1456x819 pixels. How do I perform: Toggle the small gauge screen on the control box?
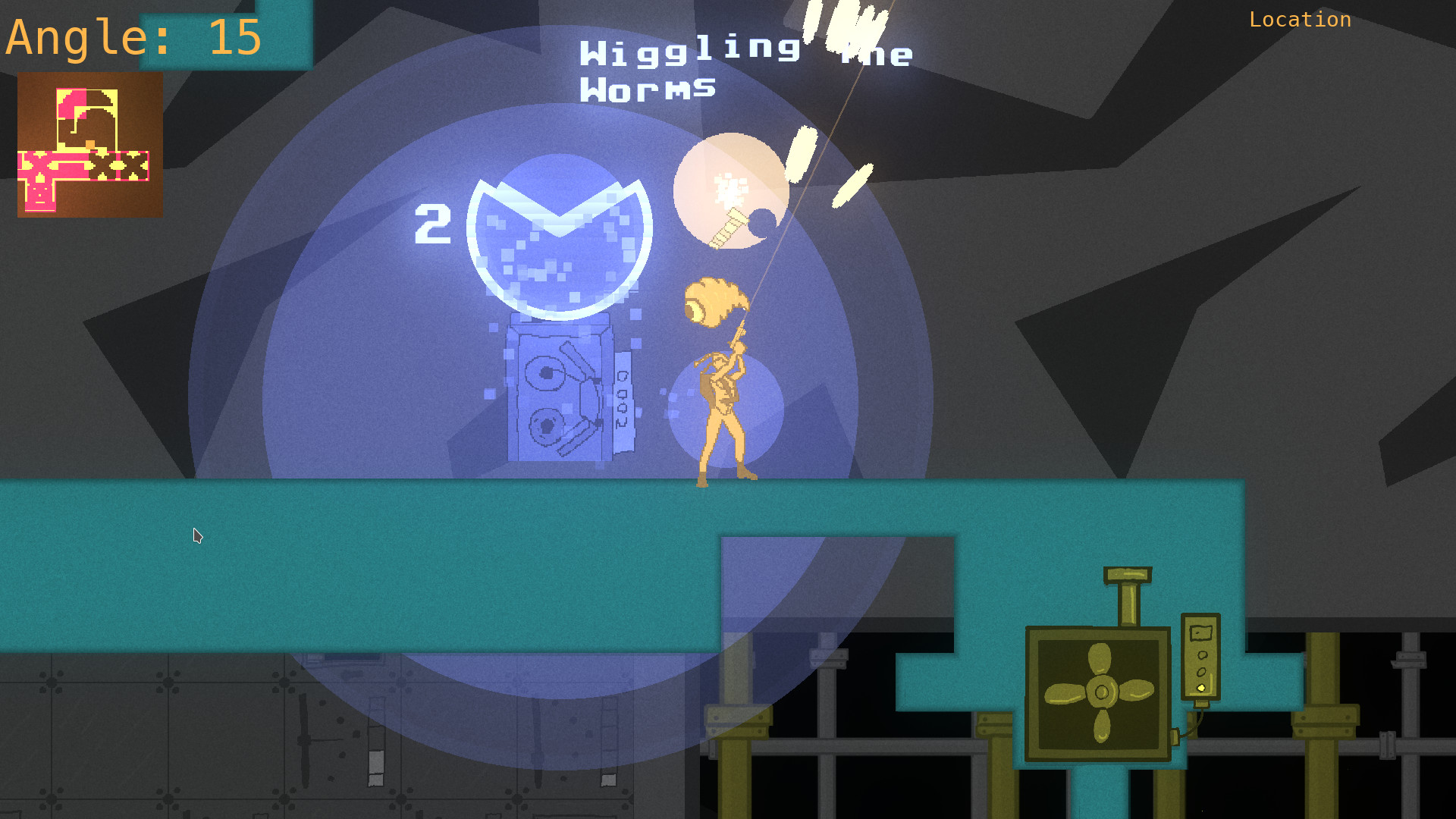tap(1200, 632)
